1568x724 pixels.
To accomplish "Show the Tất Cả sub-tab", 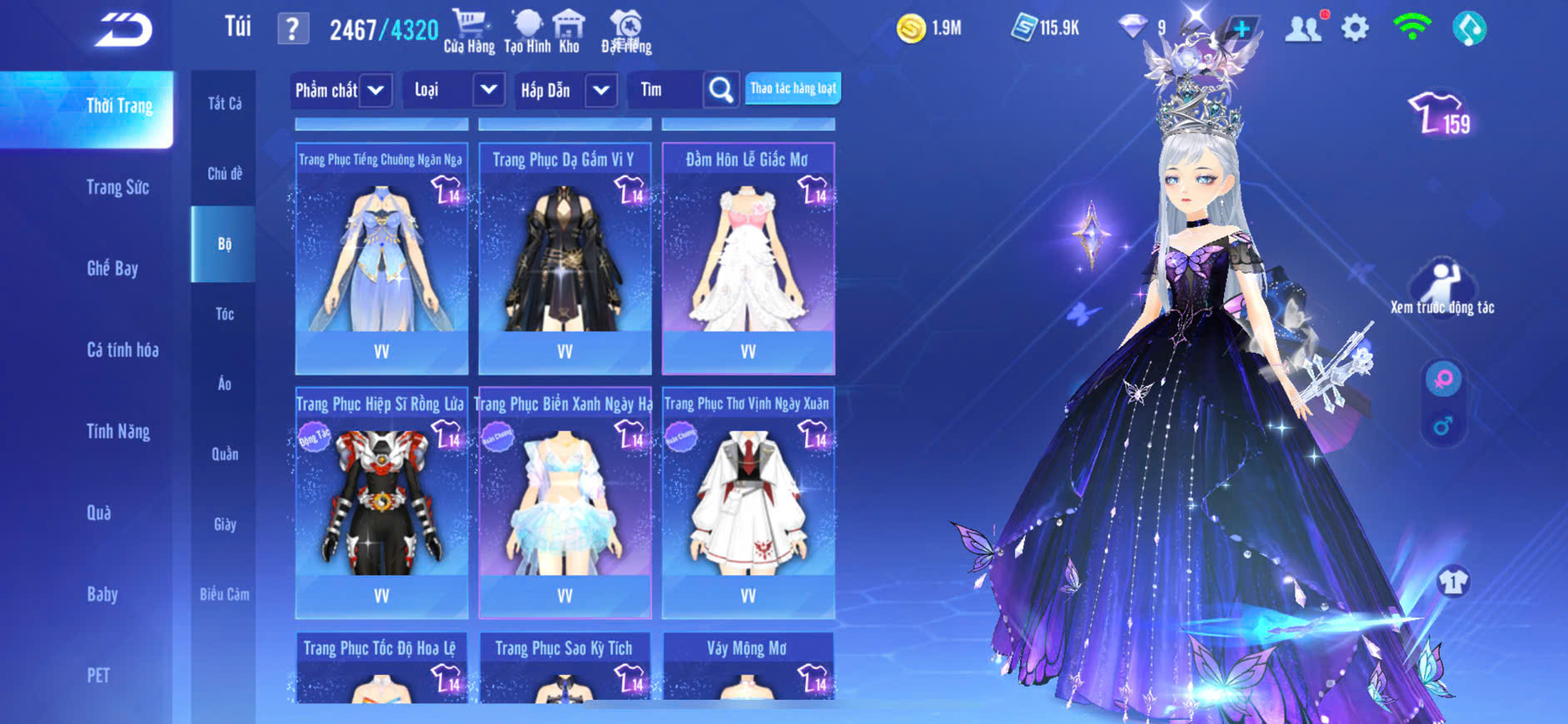I will (x=225, y=103).
